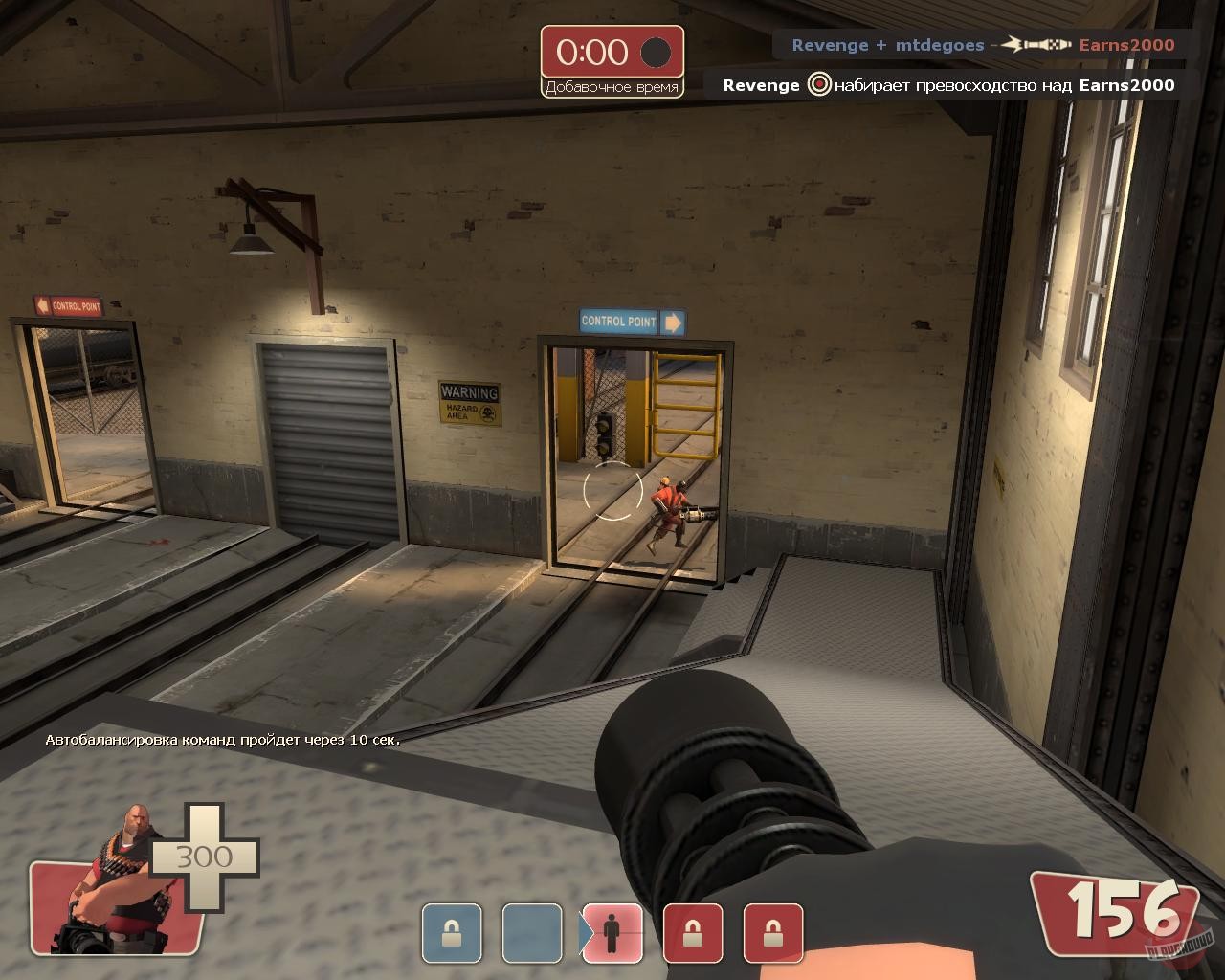The image size is (1225, 980).
Task: Click the circular stopwatch dial beside the timer
Action: click(655, 54)
